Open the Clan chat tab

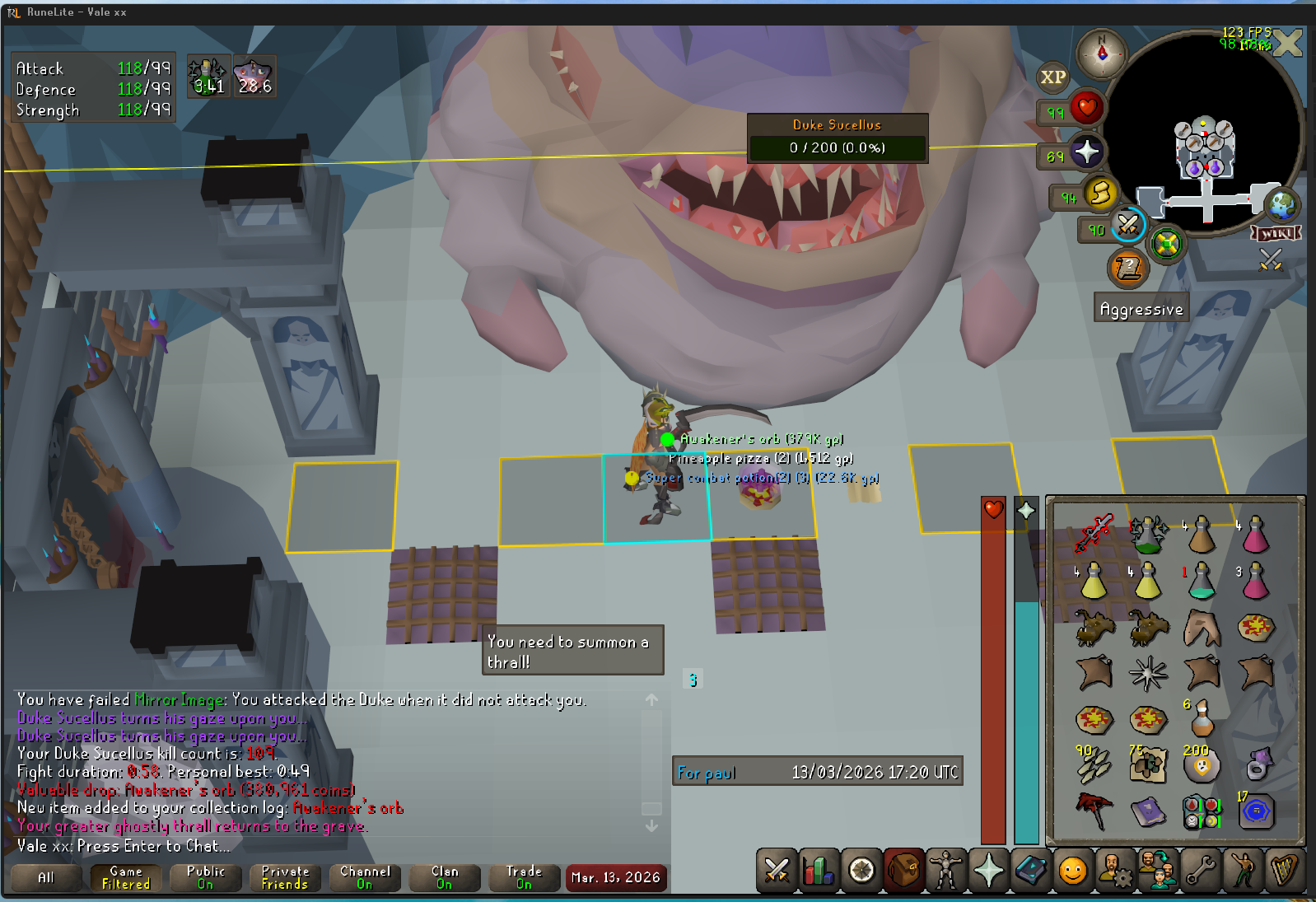[x=445, y=877]
